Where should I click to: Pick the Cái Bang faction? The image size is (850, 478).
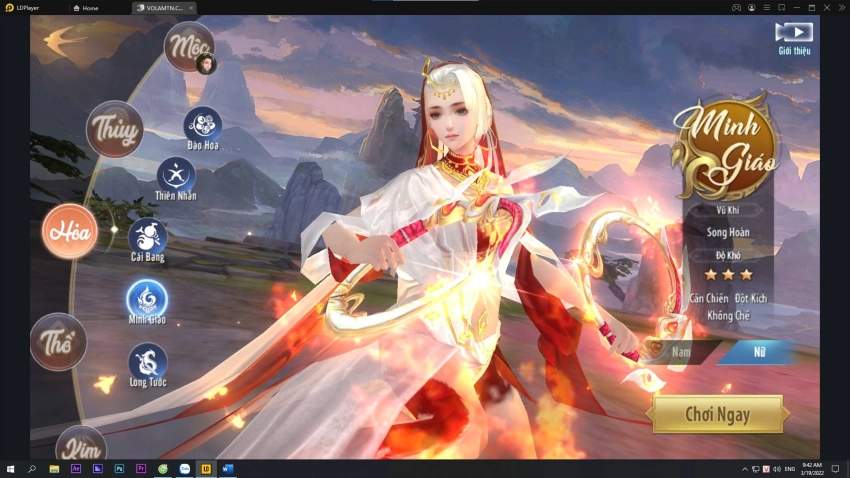148,237
